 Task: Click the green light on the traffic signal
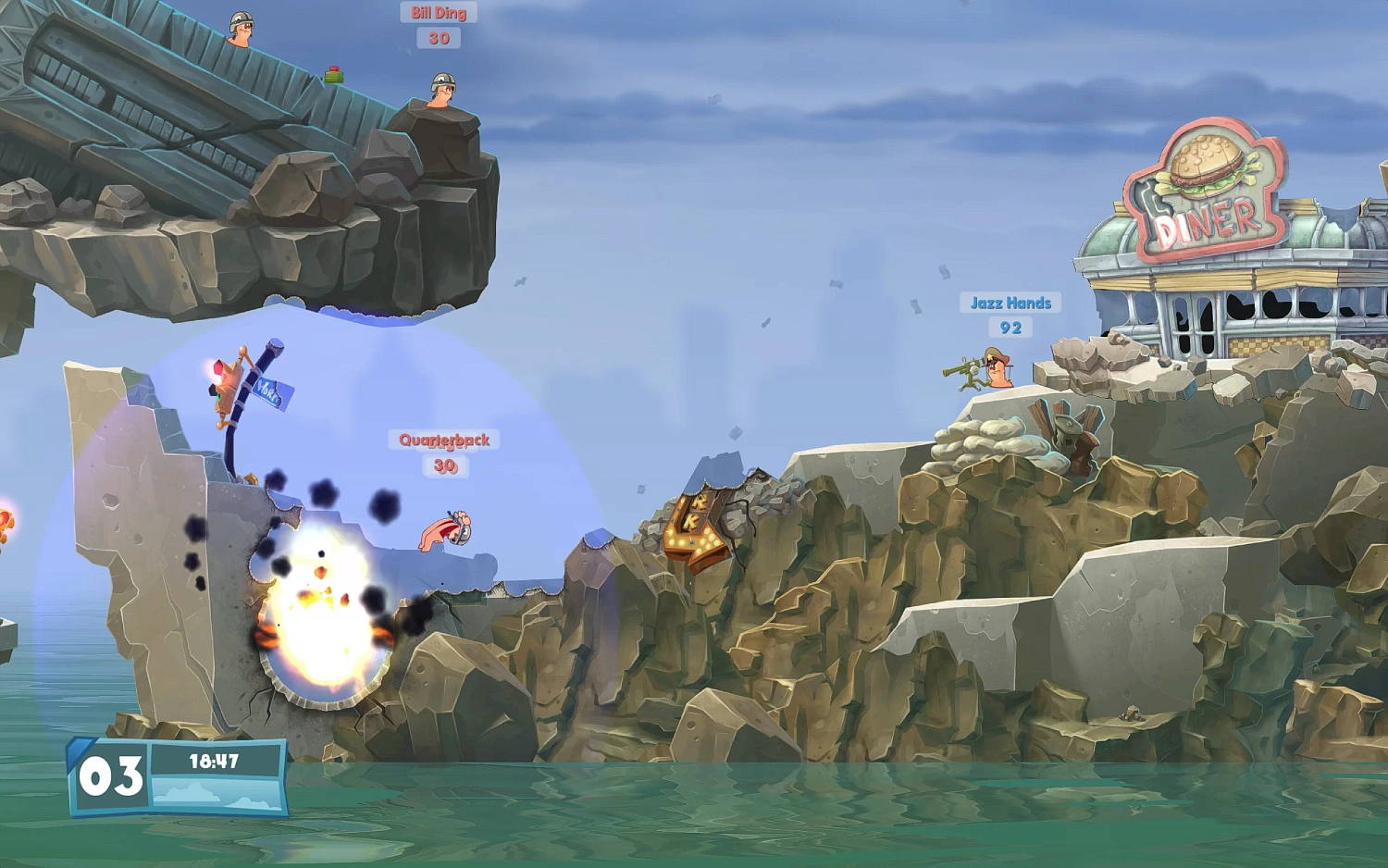pyautogui.click(x=216, y=394)
